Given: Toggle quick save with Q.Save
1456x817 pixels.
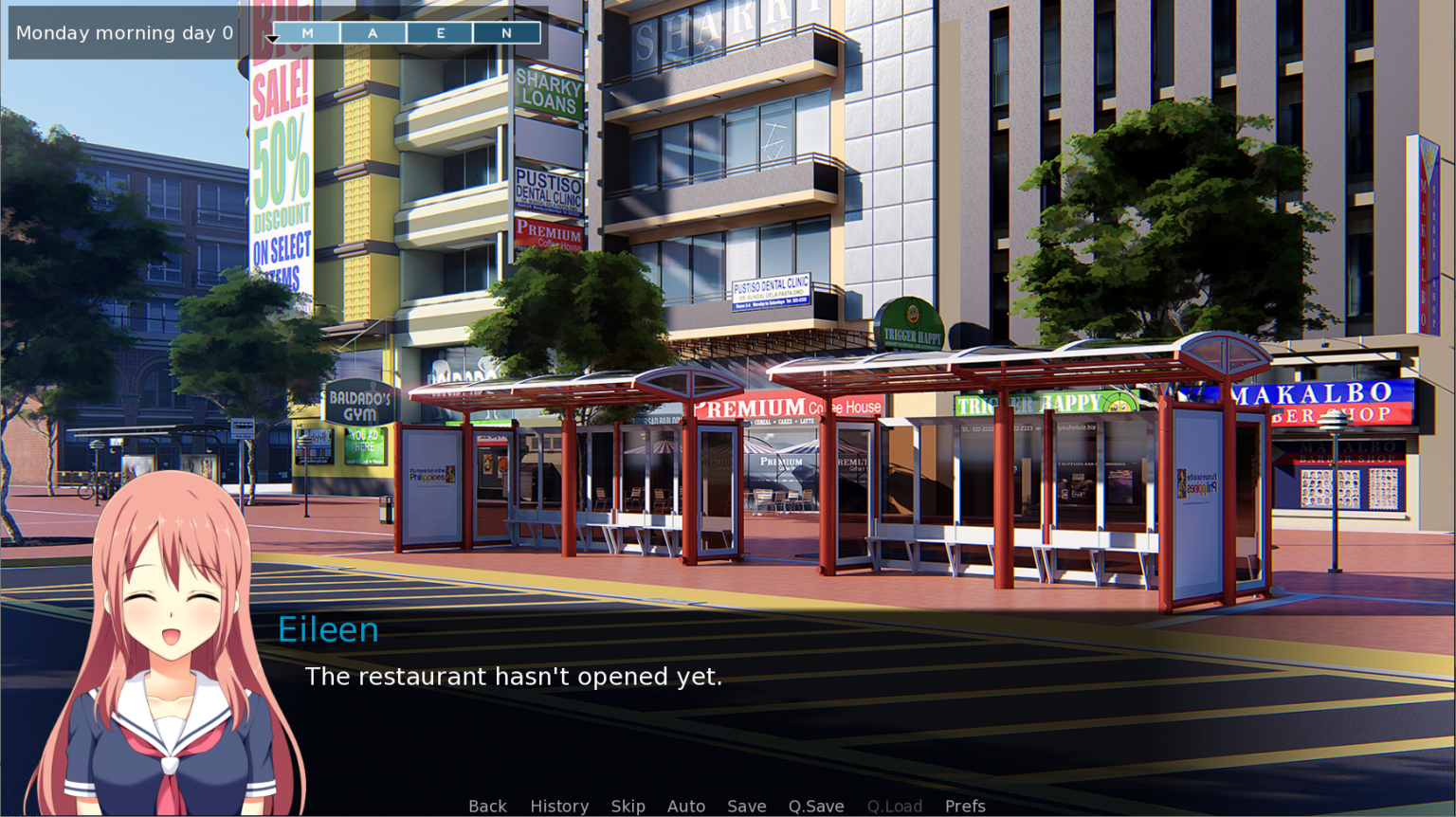Looking at the screenshot, I should point(815,806).
